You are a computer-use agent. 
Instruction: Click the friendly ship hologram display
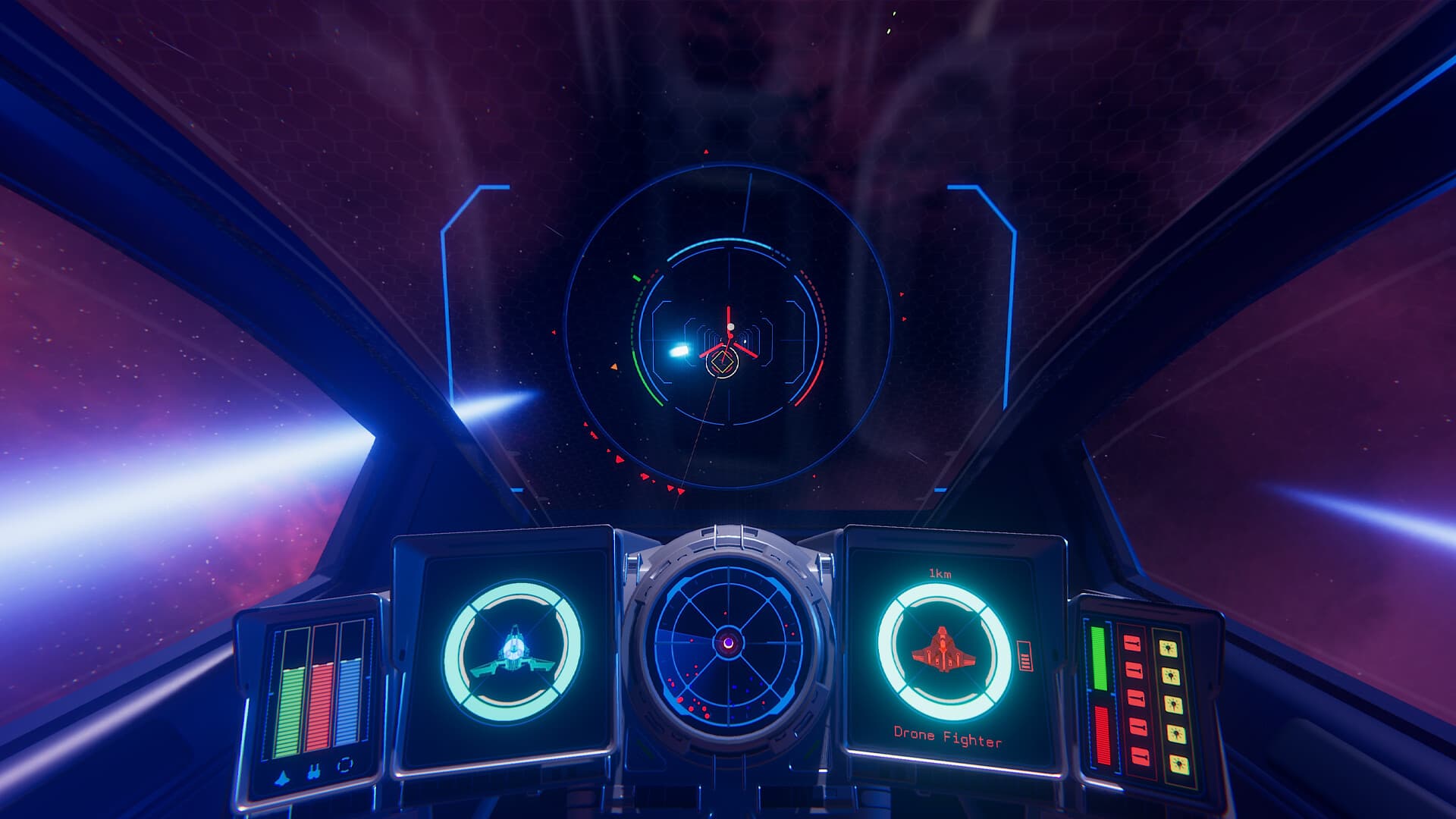(x=512, y=651)
